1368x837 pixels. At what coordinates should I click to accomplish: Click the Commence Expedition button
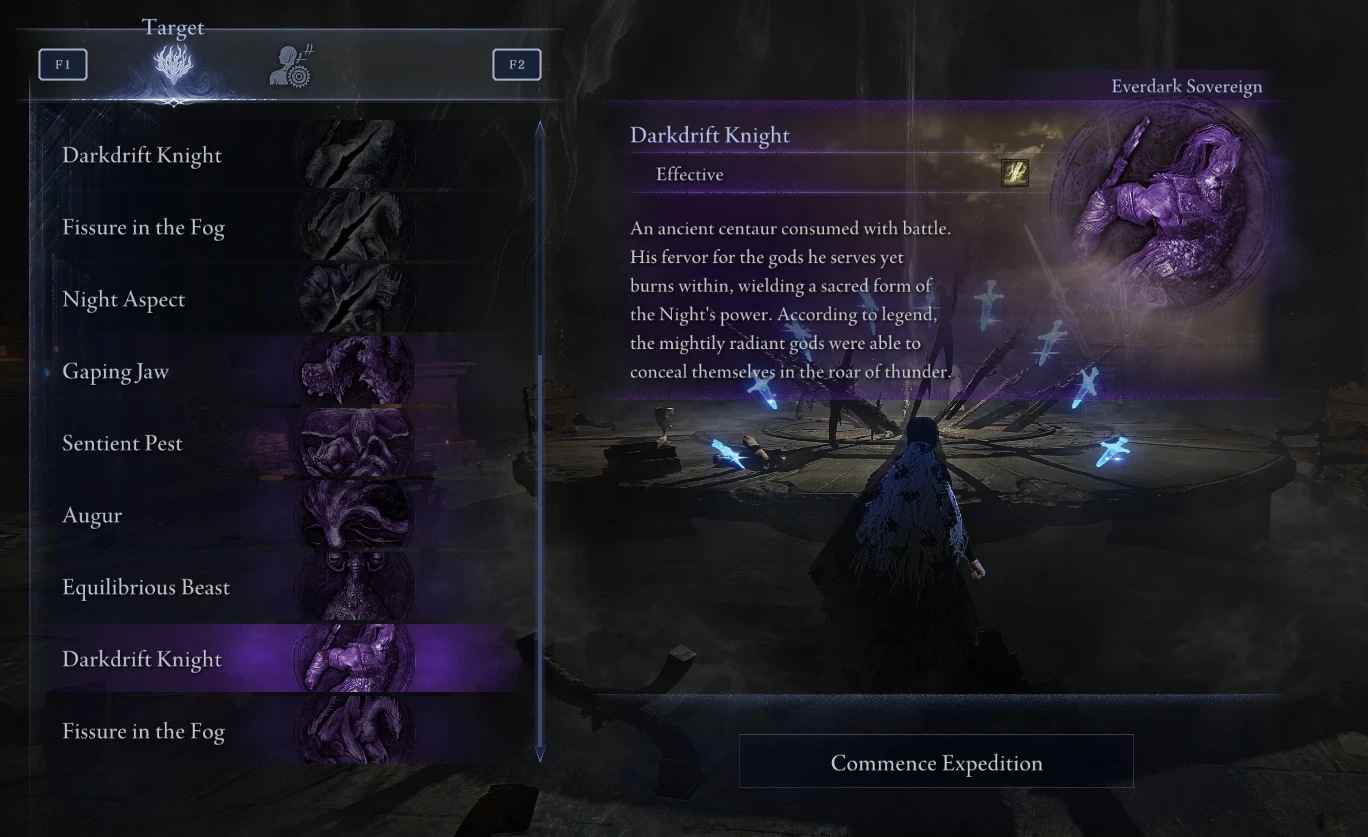(936, 761)
